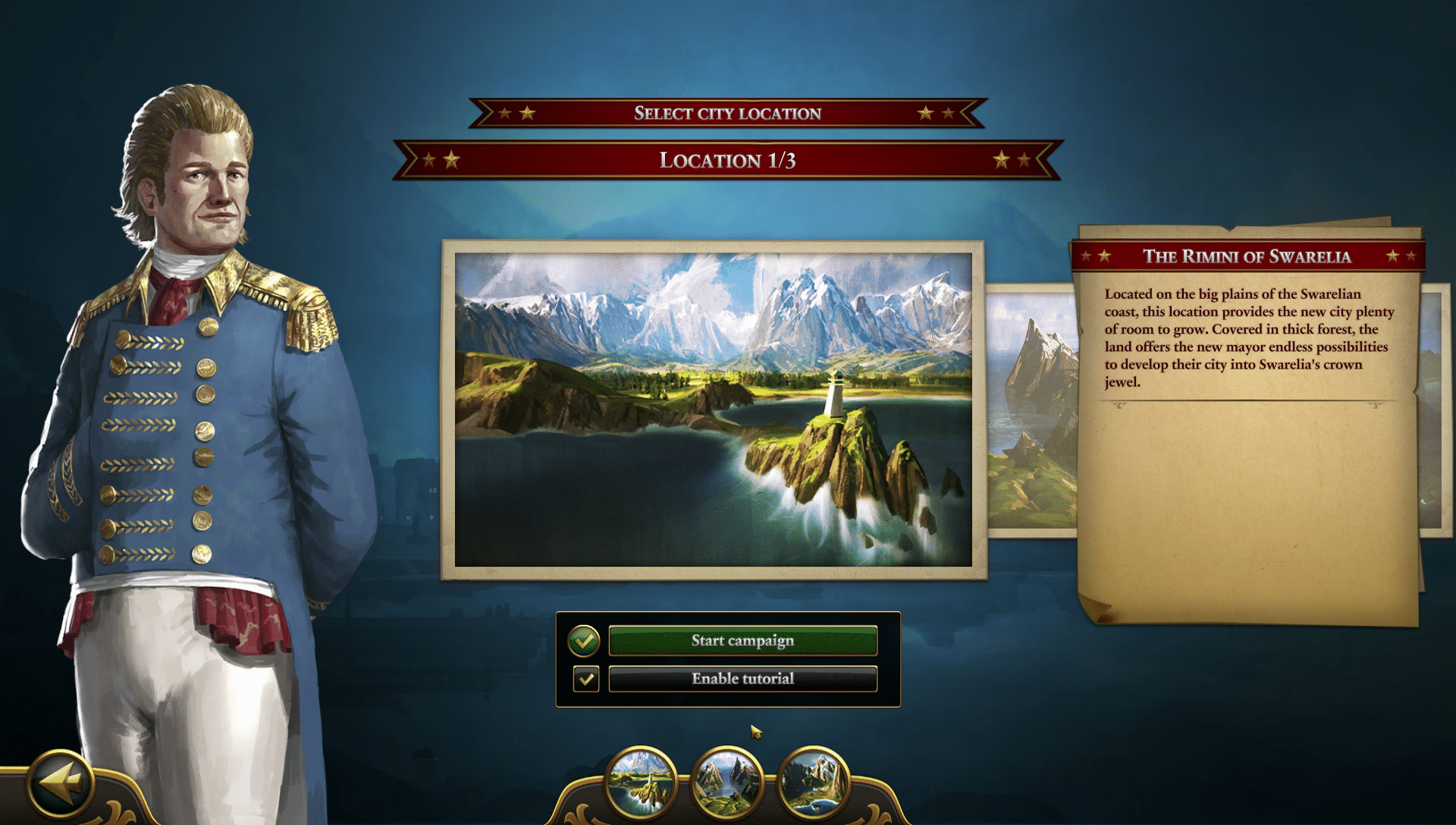1456x825 pixels.
Task: Click the Enable tutorial button
Action: (x=742, y=679)
